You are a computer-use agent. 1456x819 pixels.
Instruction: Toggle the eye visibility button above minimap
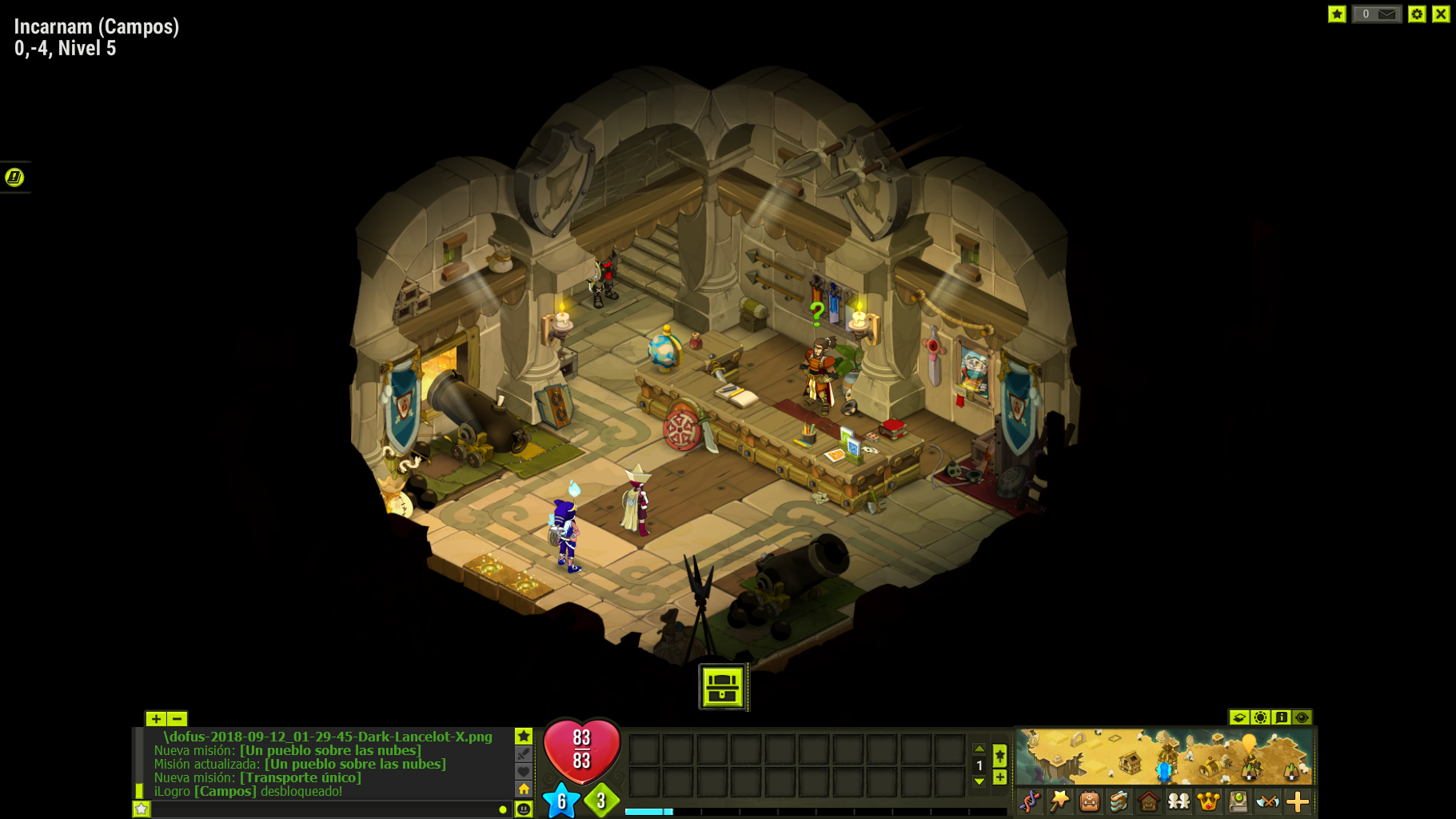1302,717
